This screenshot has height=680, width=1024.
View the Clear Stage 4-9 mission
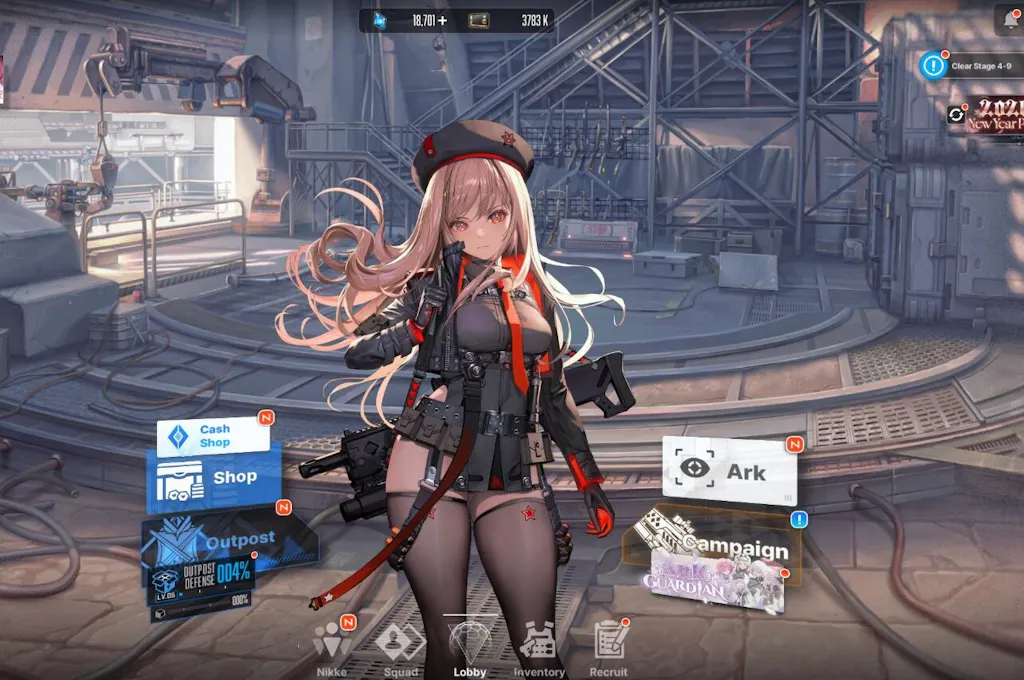970,66
